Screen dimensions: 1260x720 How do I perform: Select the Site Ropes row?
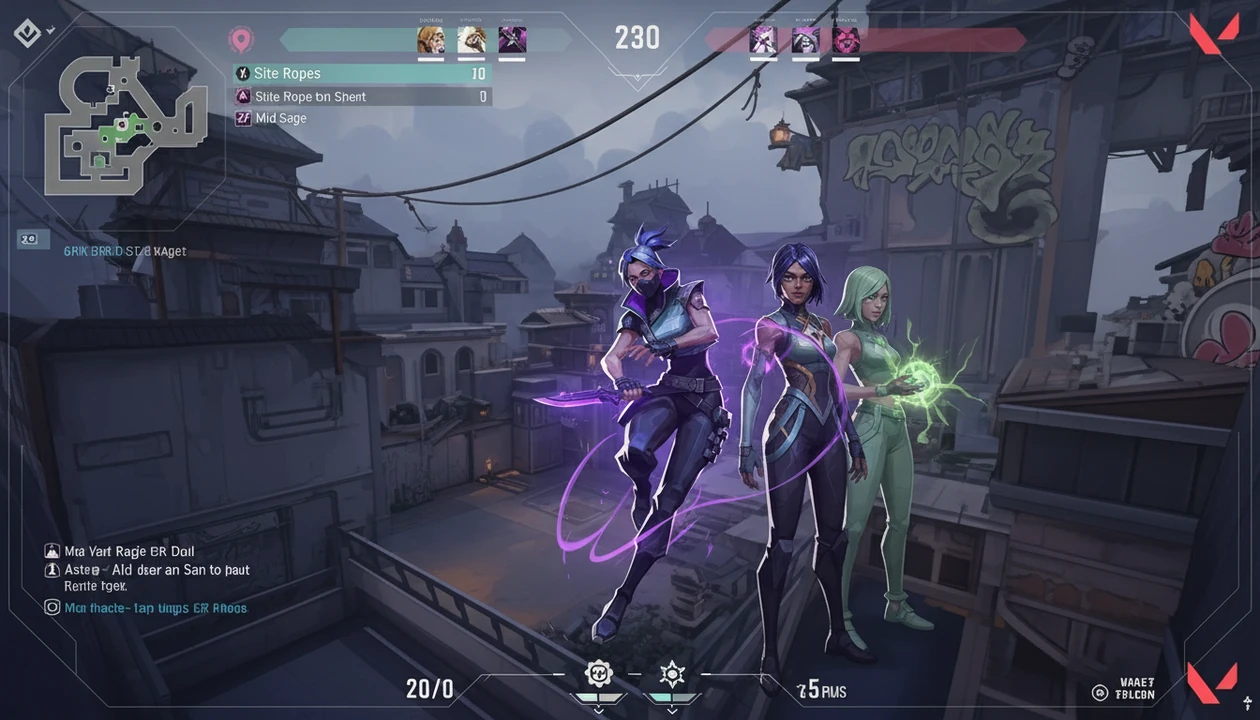point(361,74)
